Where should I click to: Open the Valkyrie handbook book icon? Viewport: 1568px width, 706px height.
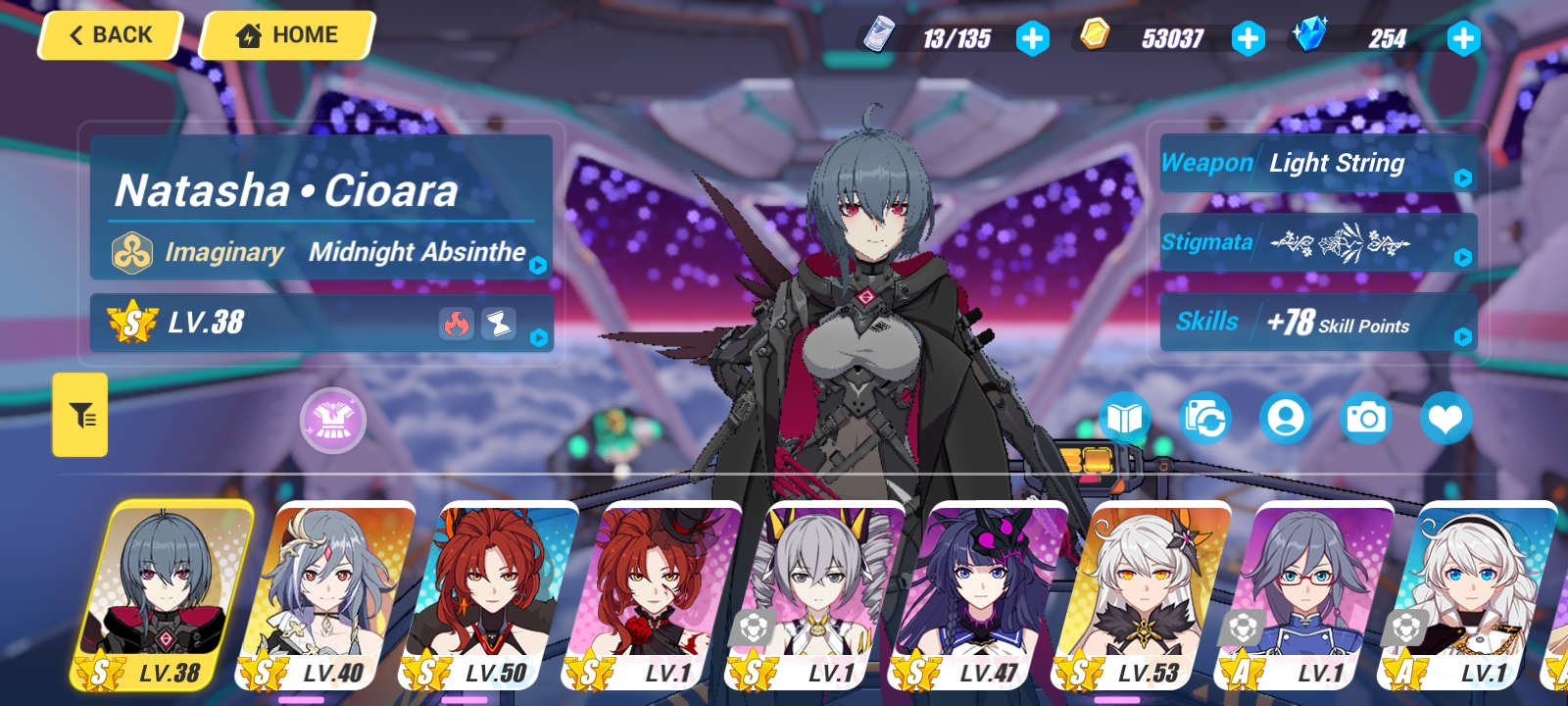tap(1123, 417)
